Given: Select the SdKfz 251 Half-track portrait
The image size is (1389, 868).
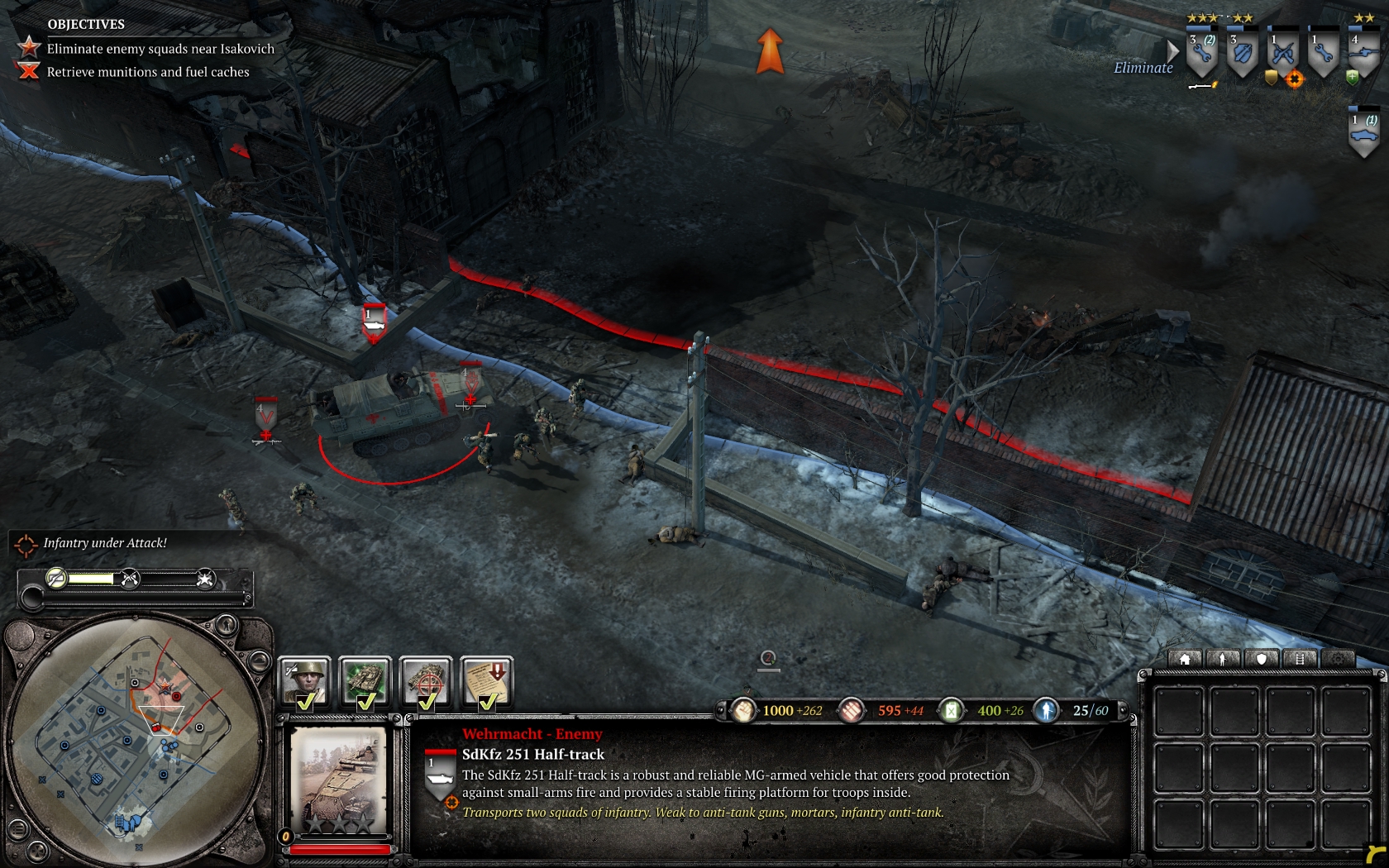Looking at the screenshot, I should click(339, 781).
